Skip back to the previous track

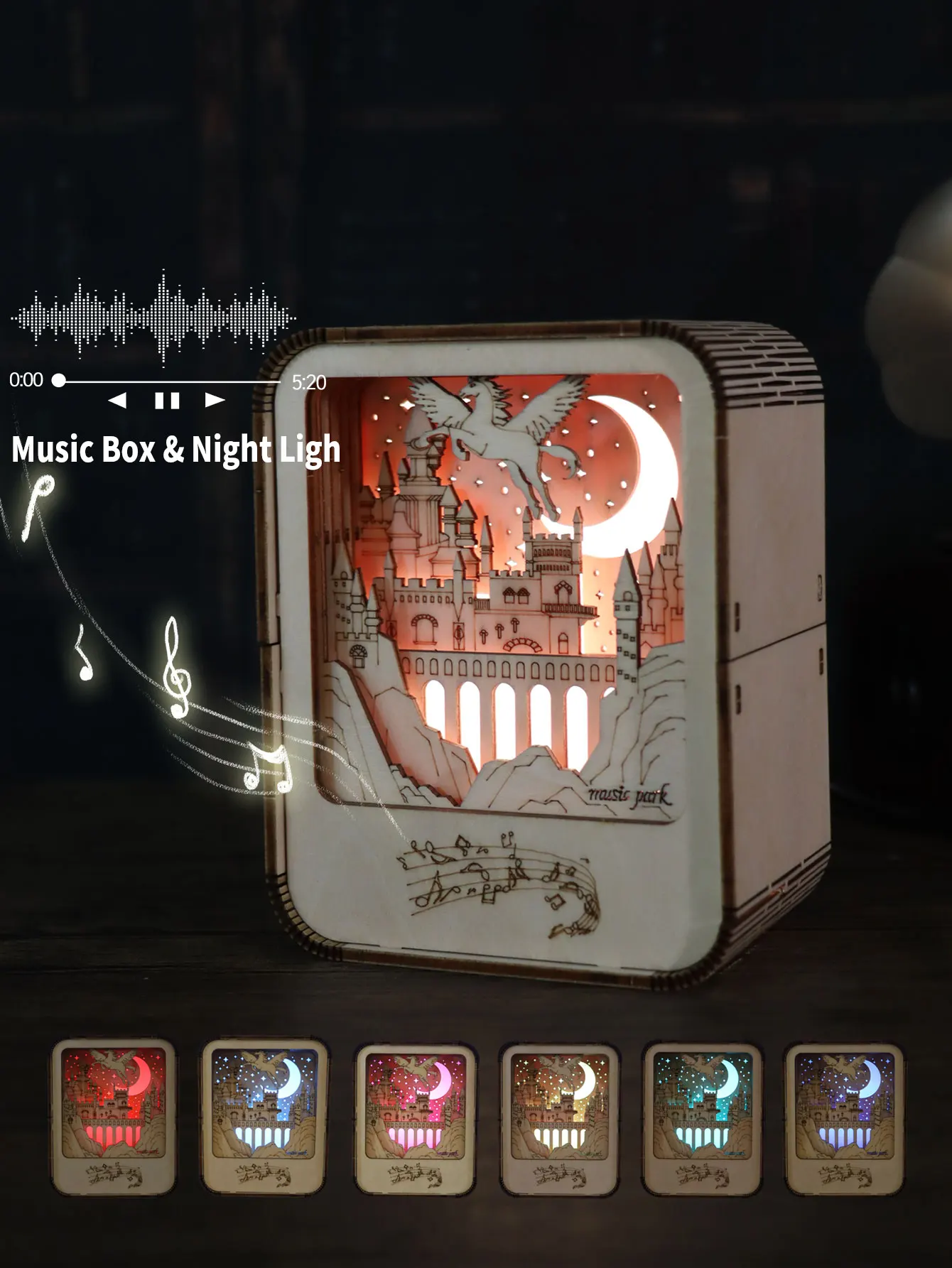click(x=117, y=401)
